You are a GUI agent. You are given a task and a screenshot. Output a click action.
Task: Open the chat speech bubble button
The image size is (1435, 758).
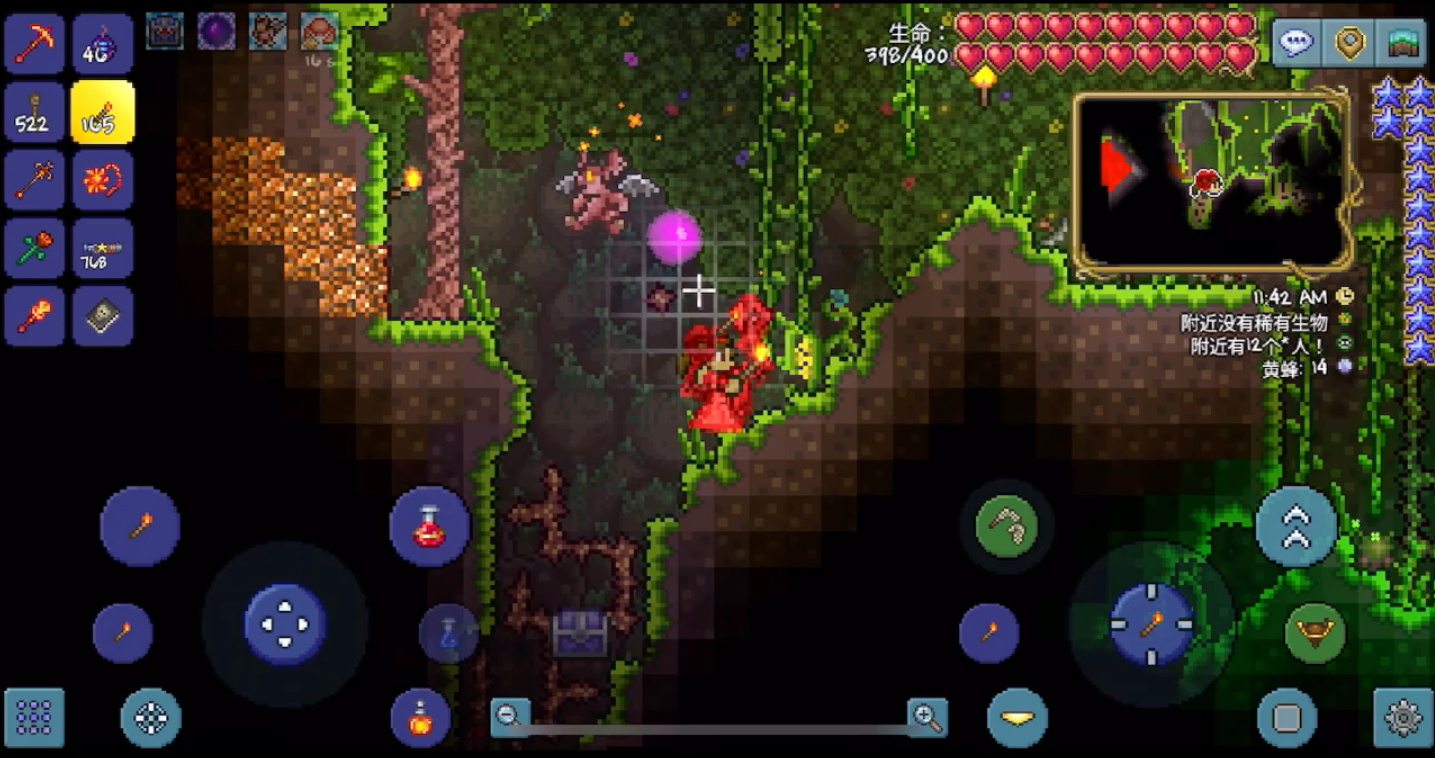(x=1296, y=43)
